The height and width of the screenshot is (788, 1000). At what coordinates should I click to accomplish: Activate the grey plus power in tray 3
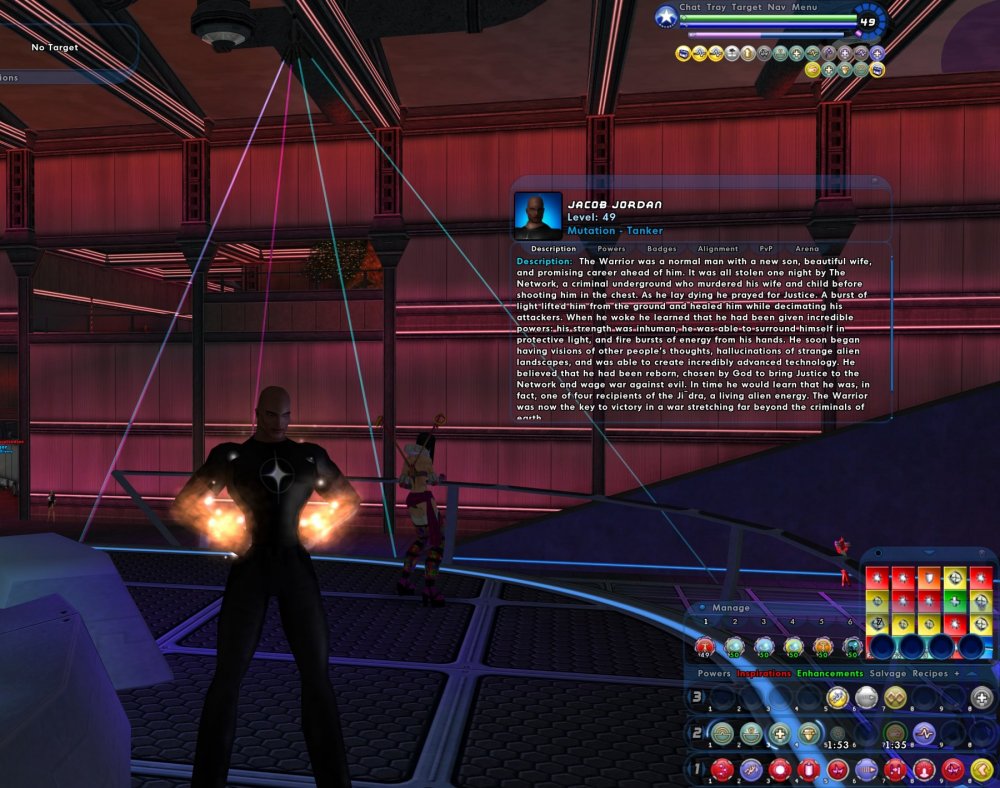[x=982, y=698]
